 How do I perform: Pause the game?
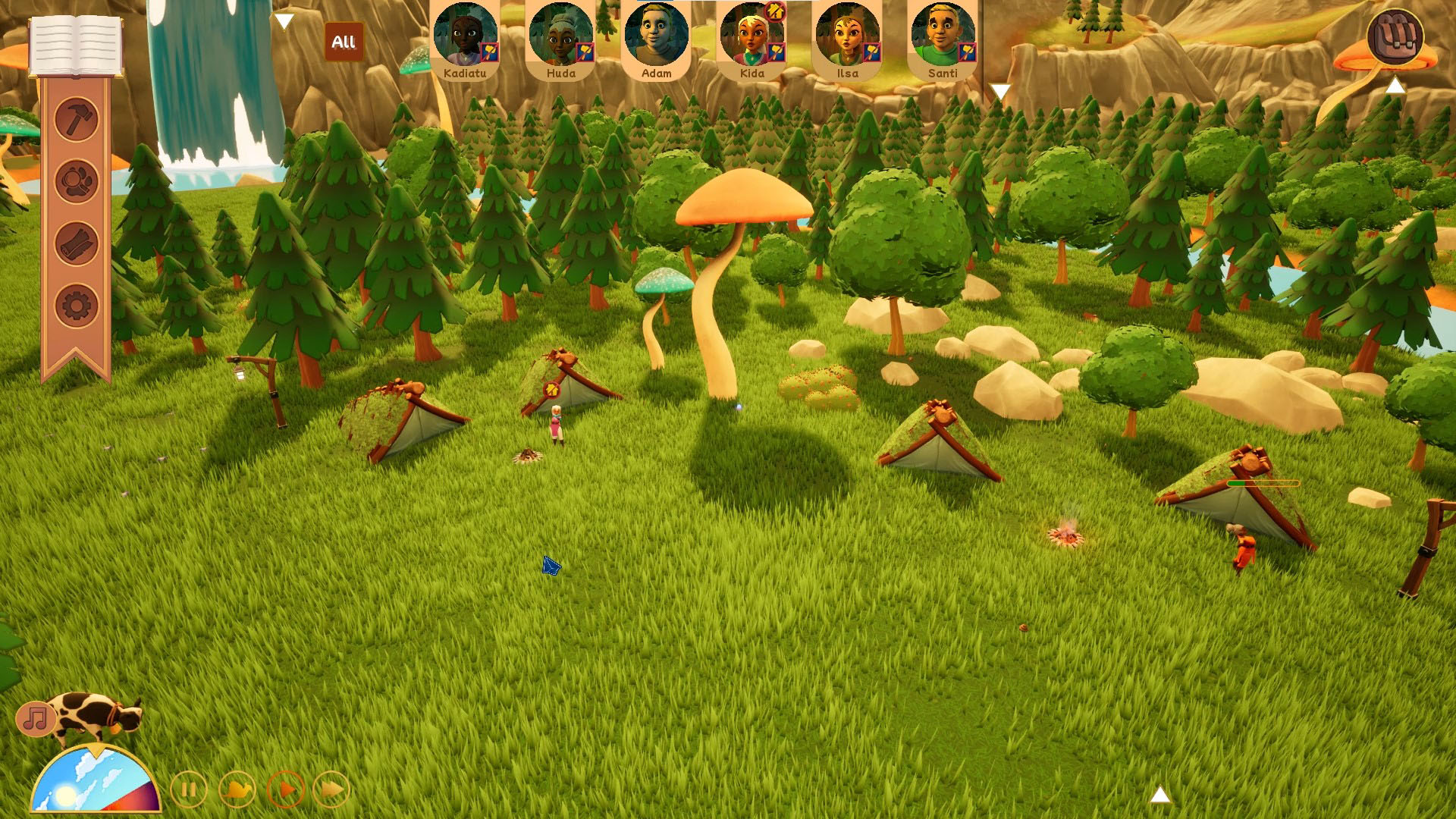[189, 790]
